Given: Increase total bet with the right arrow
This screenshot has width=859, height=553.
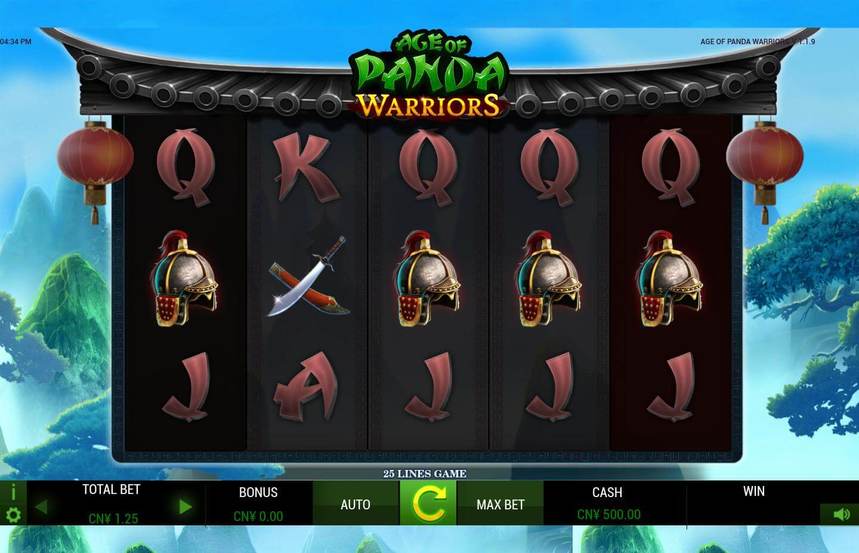Looking at the screenshot, I should (x=185, y=507).
